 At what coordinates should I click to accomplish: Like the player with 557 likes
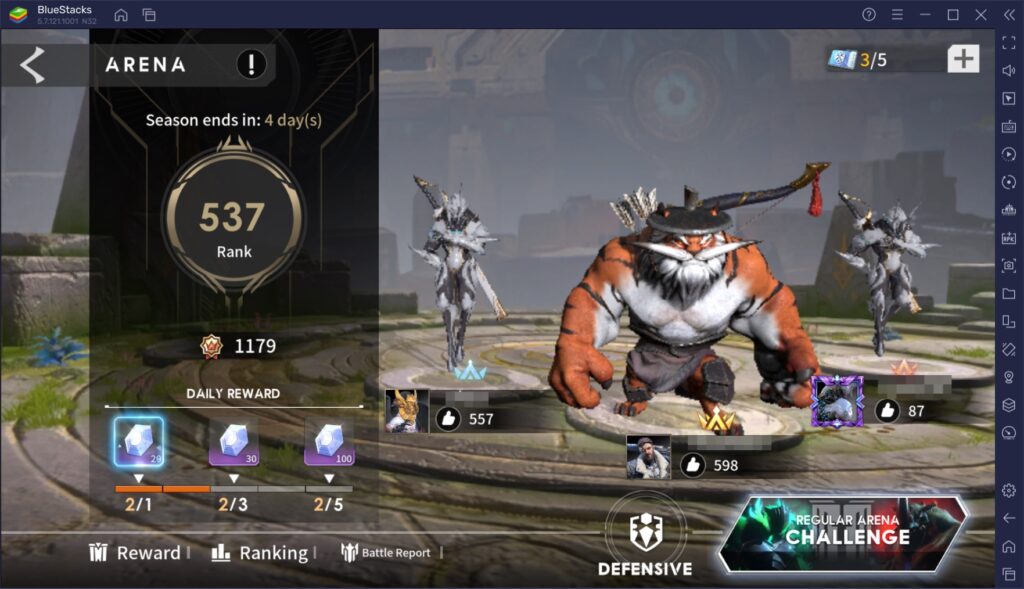point(449,419)
